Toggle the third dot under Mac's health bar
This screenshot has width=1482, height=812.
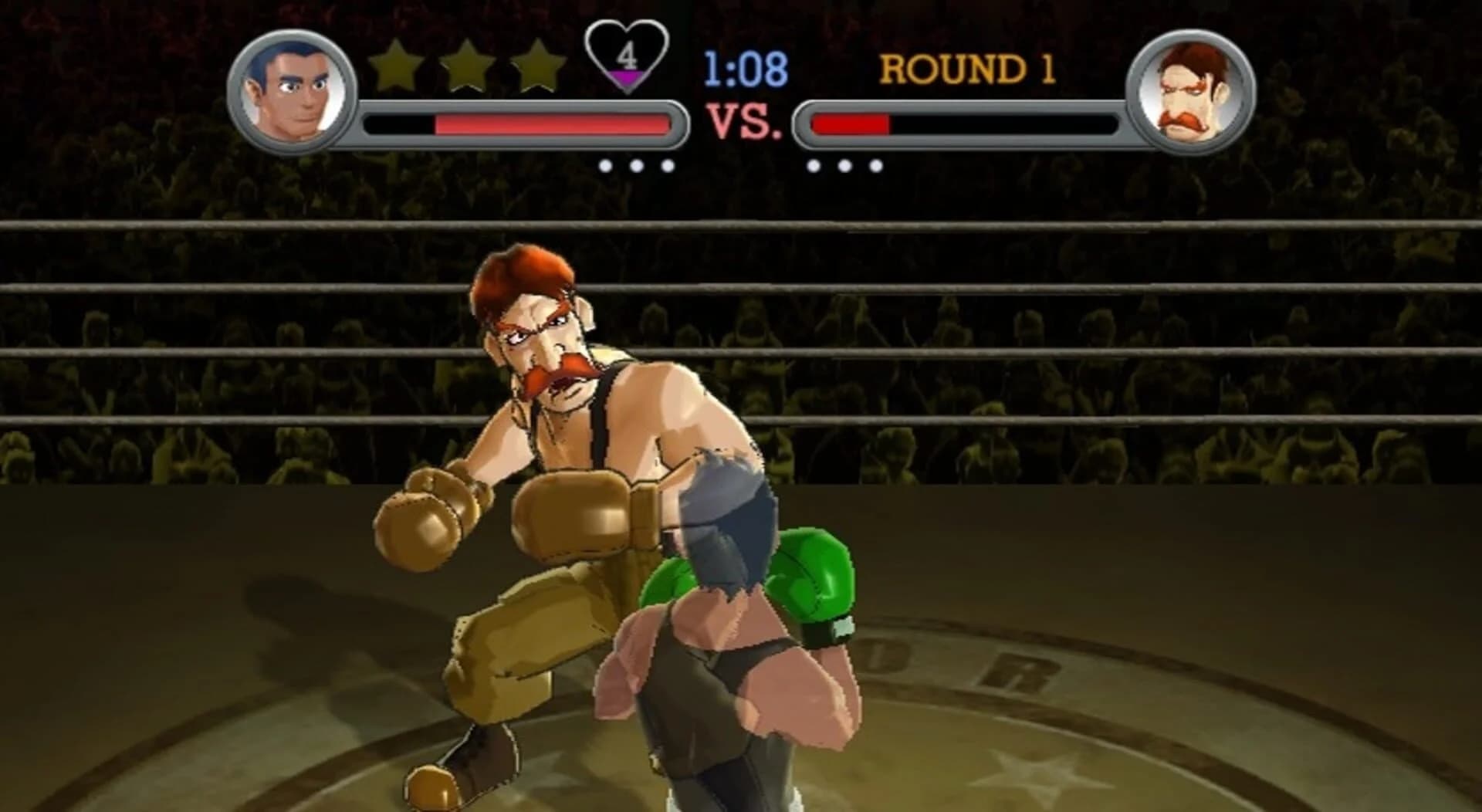coord(668,164)
